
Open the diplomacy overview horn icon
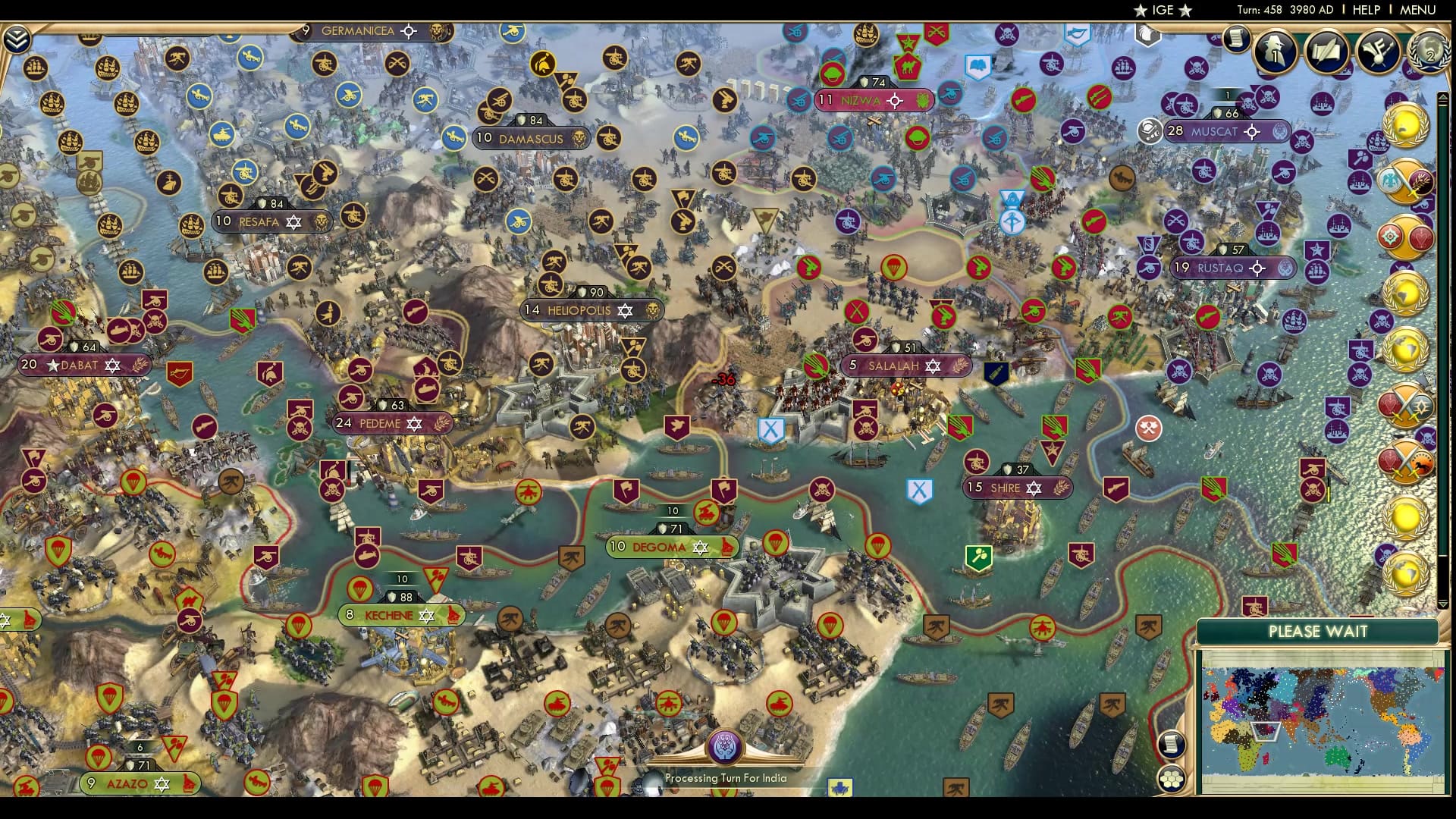coord(1378,50)
